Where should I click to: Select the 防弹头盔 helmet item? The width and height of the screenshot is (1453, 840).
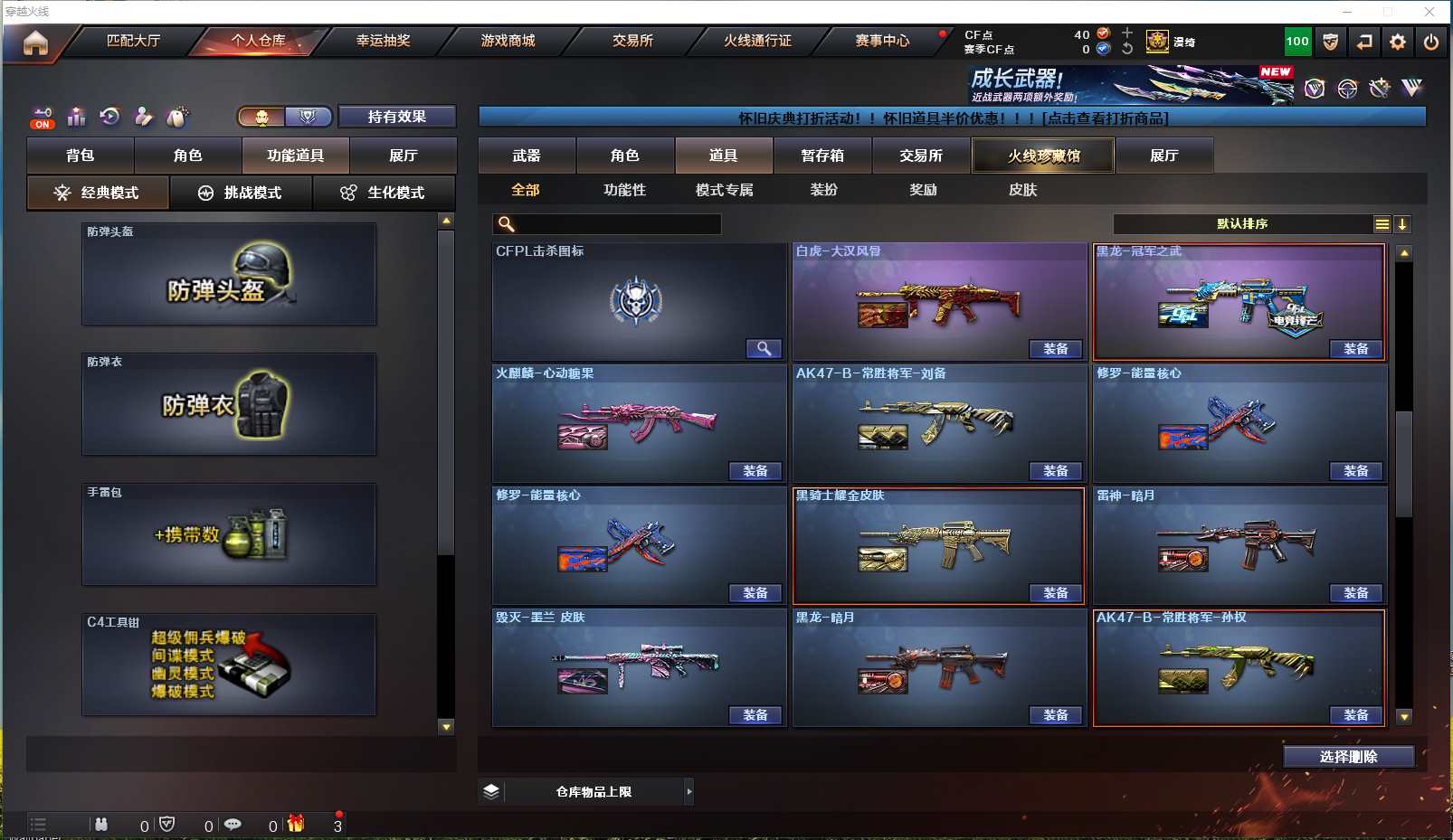coord(229,274)
